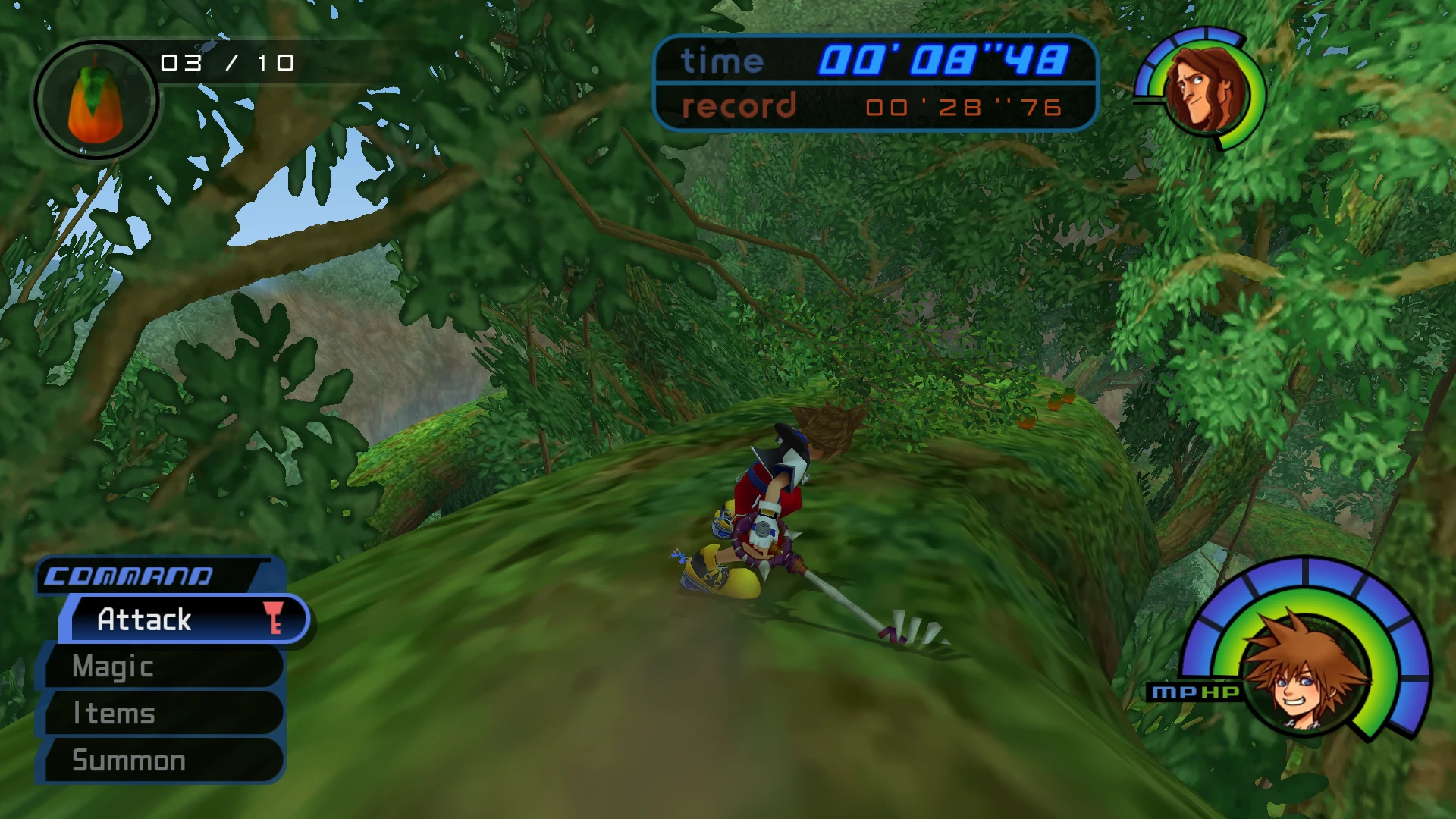1456x819 pixels.
Task: Click the fruit counter icon showing 03/10
Action: coord(96,101)
